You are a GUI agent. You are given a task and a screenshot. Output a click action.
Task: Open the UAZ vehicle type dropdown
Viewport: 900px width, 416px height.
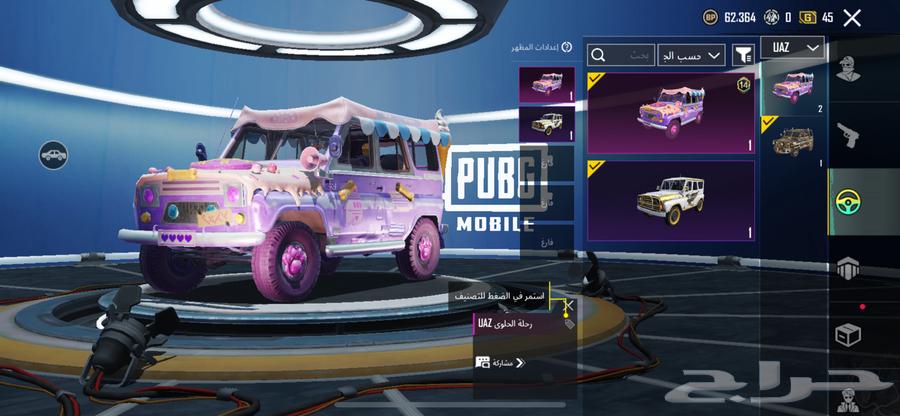(x=792, y=48)
